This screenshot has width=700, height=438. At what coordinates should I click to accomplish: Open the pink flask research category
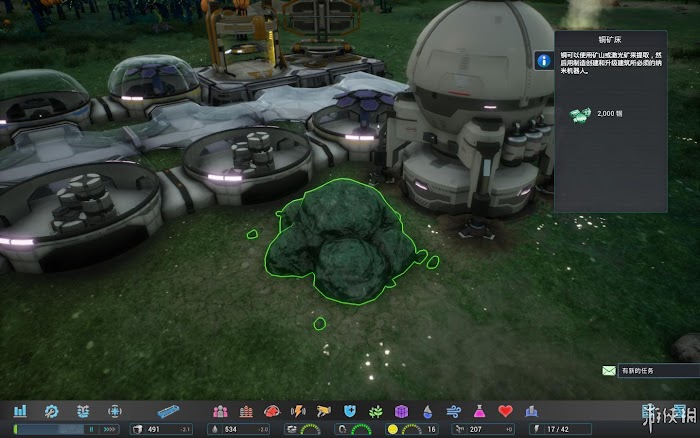(480, 411)
